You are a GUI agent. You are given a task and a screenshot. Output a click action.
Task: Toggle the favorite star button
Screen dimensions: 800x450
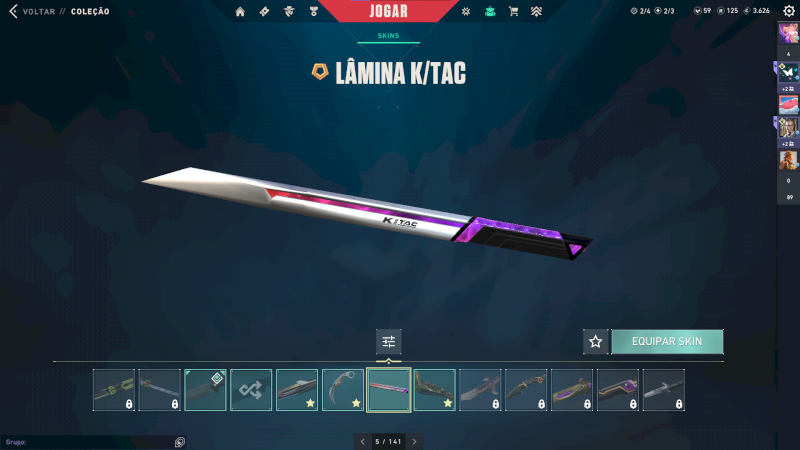(x=596, y=341)
